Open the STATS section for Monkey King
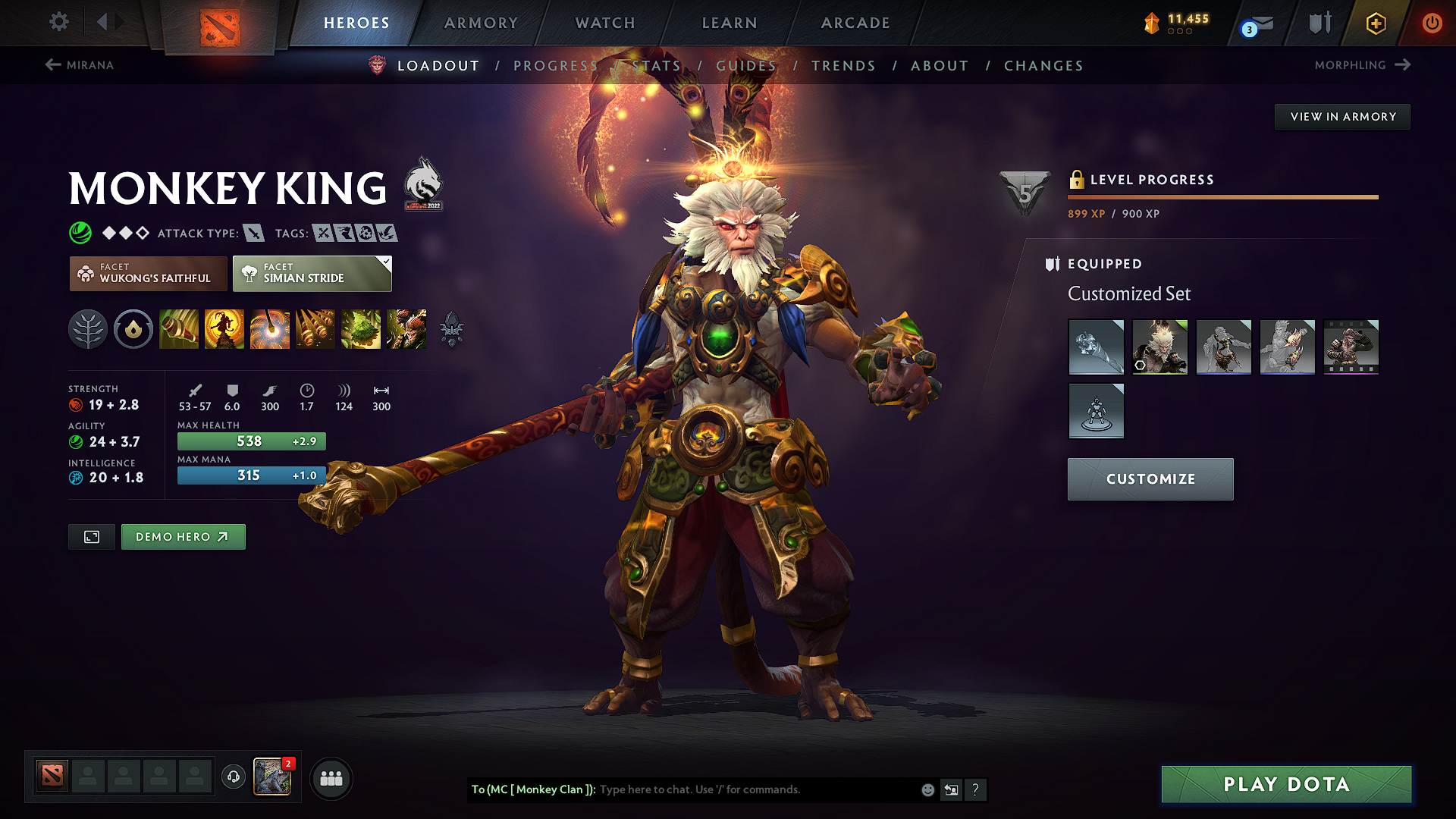The image size is (1456, 819). click(x=658, y=65)
